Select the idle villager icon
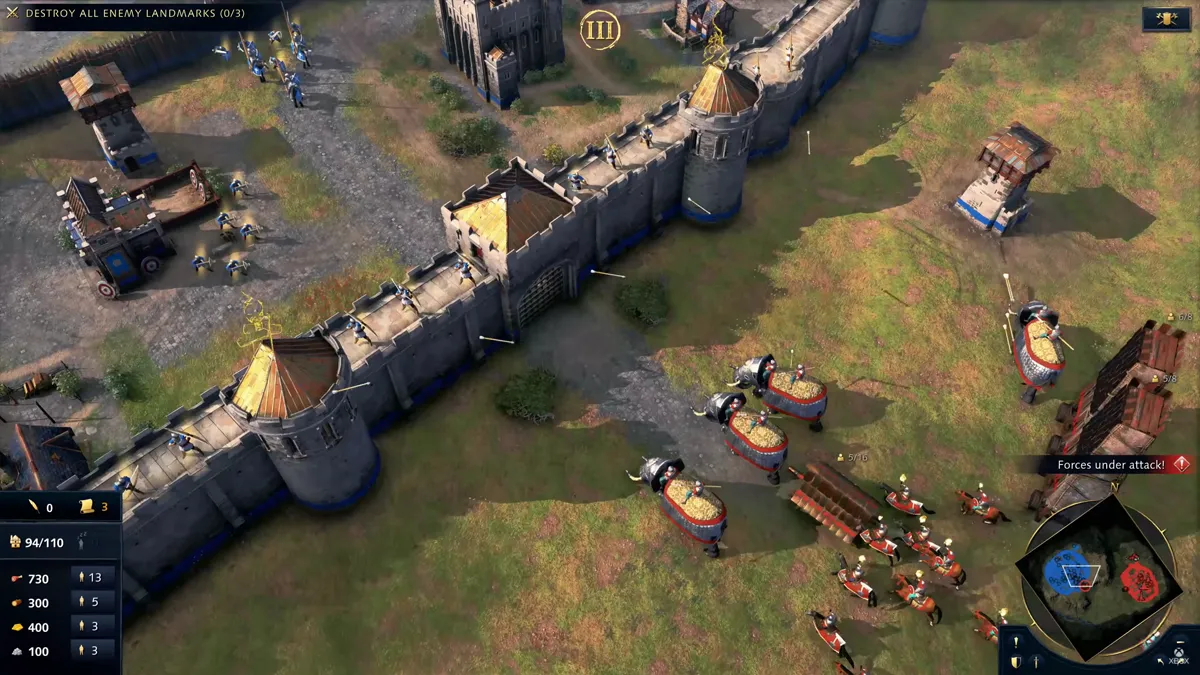Viewport: 1200px width, 675px height. (80, 543)
